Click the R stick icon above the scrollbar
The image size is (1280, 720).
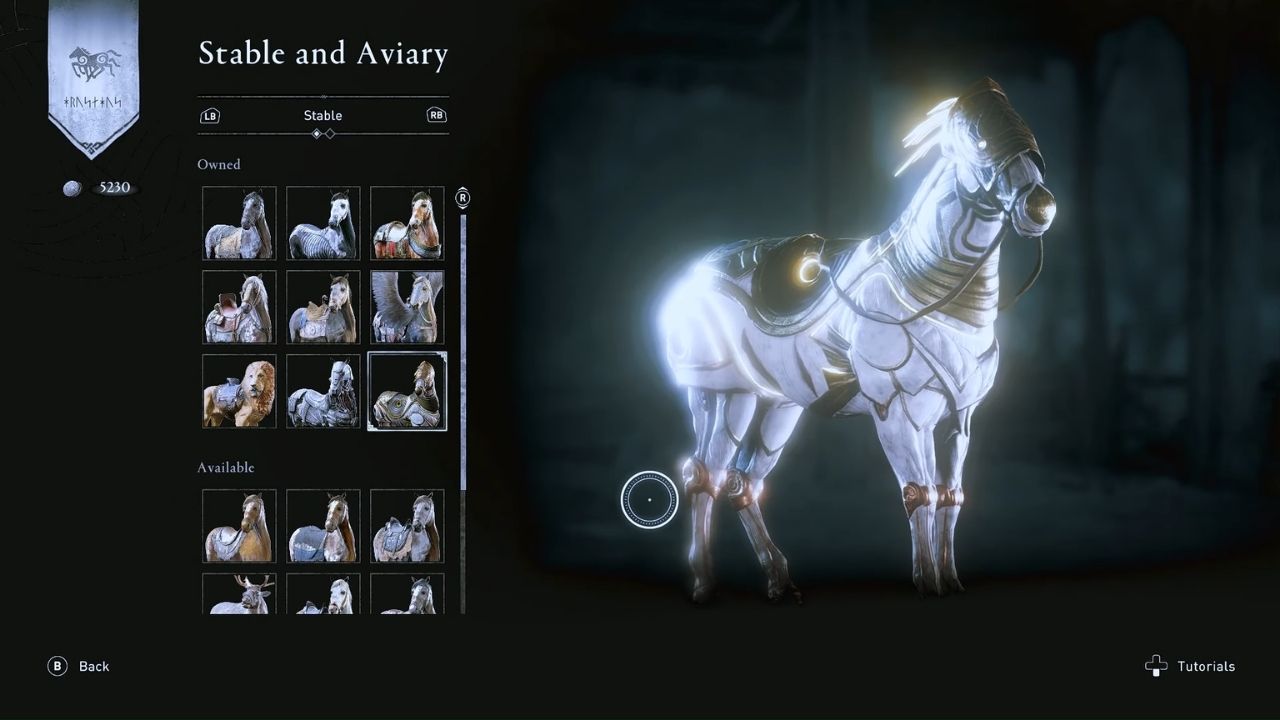(461, 198)
